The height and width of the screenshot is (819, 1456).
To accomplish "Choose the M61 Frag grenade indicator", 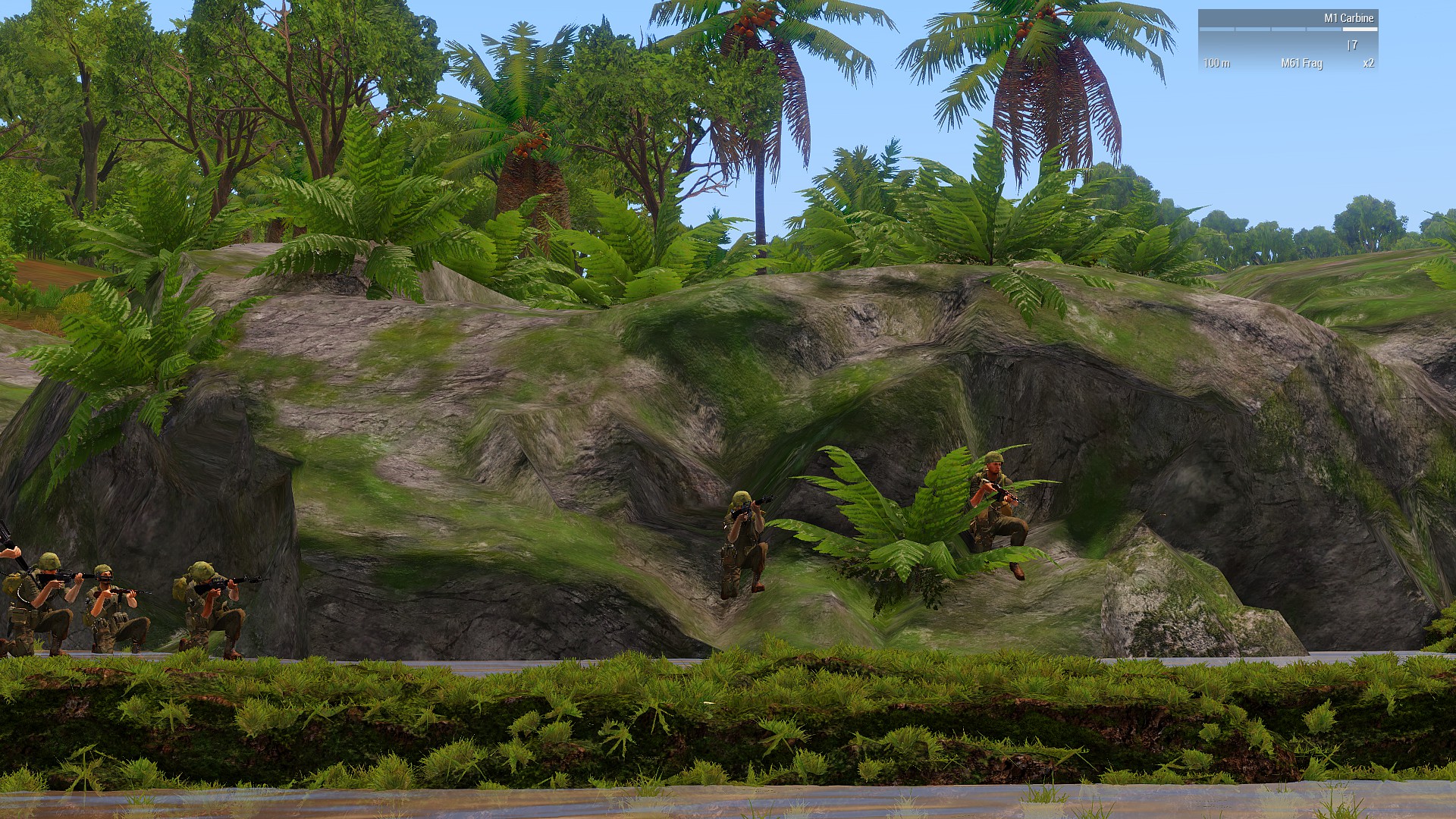I will coord(1301,63).
